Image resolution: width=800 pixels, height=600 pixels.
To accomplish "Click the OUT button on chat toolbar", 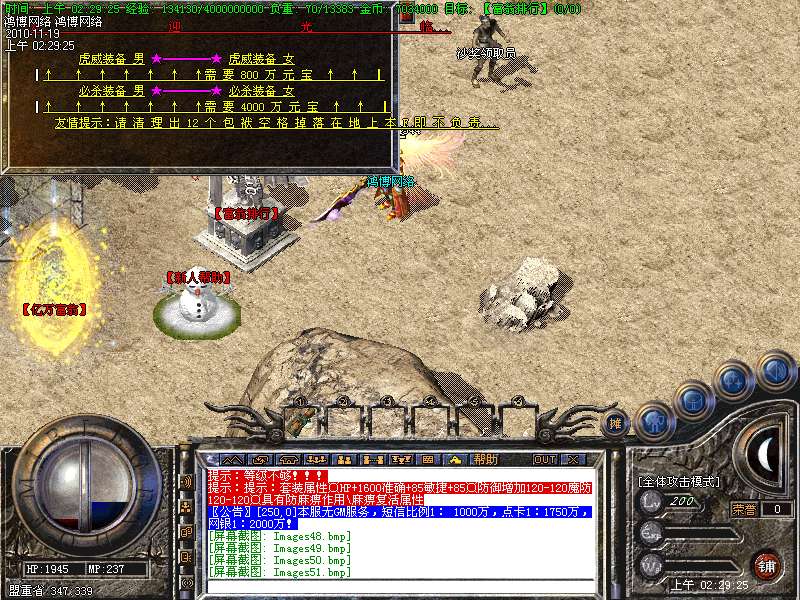I will click(544, 459).
